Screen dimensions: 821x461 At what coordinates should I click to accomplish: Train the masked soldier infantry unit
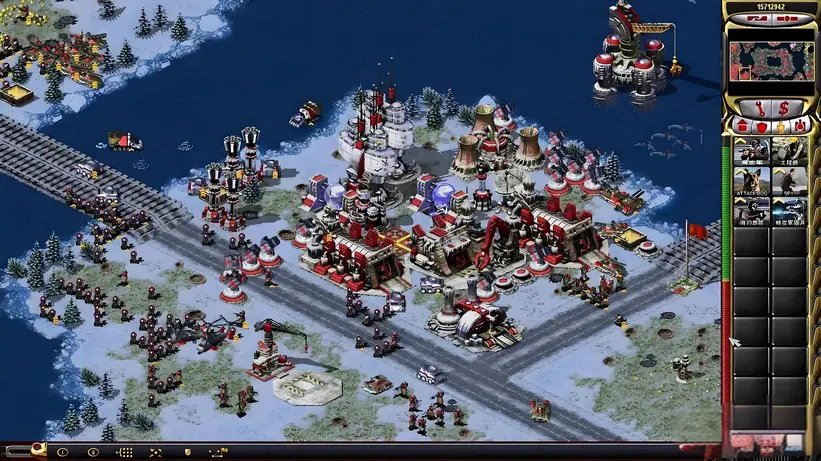click(751, 151)
